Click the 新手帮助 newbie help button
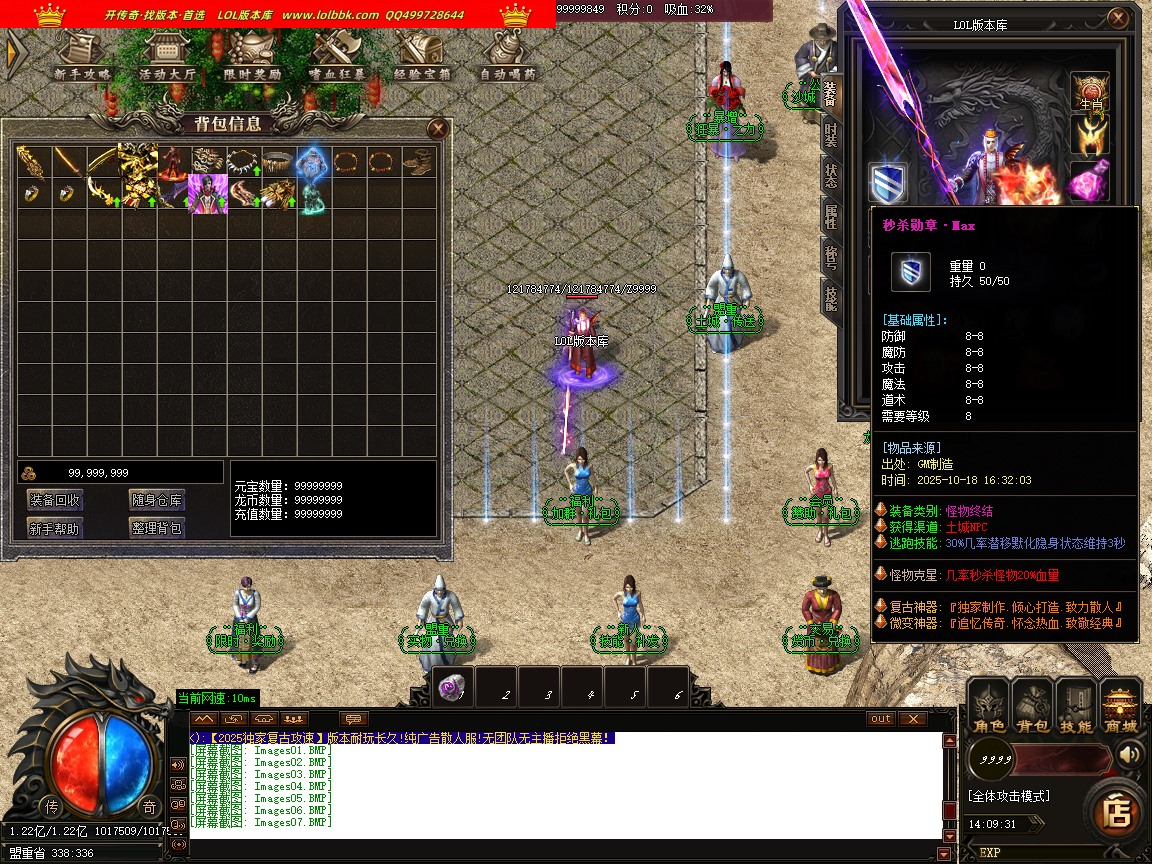The width and height of the screenshot is (1152, 864). 55,528
